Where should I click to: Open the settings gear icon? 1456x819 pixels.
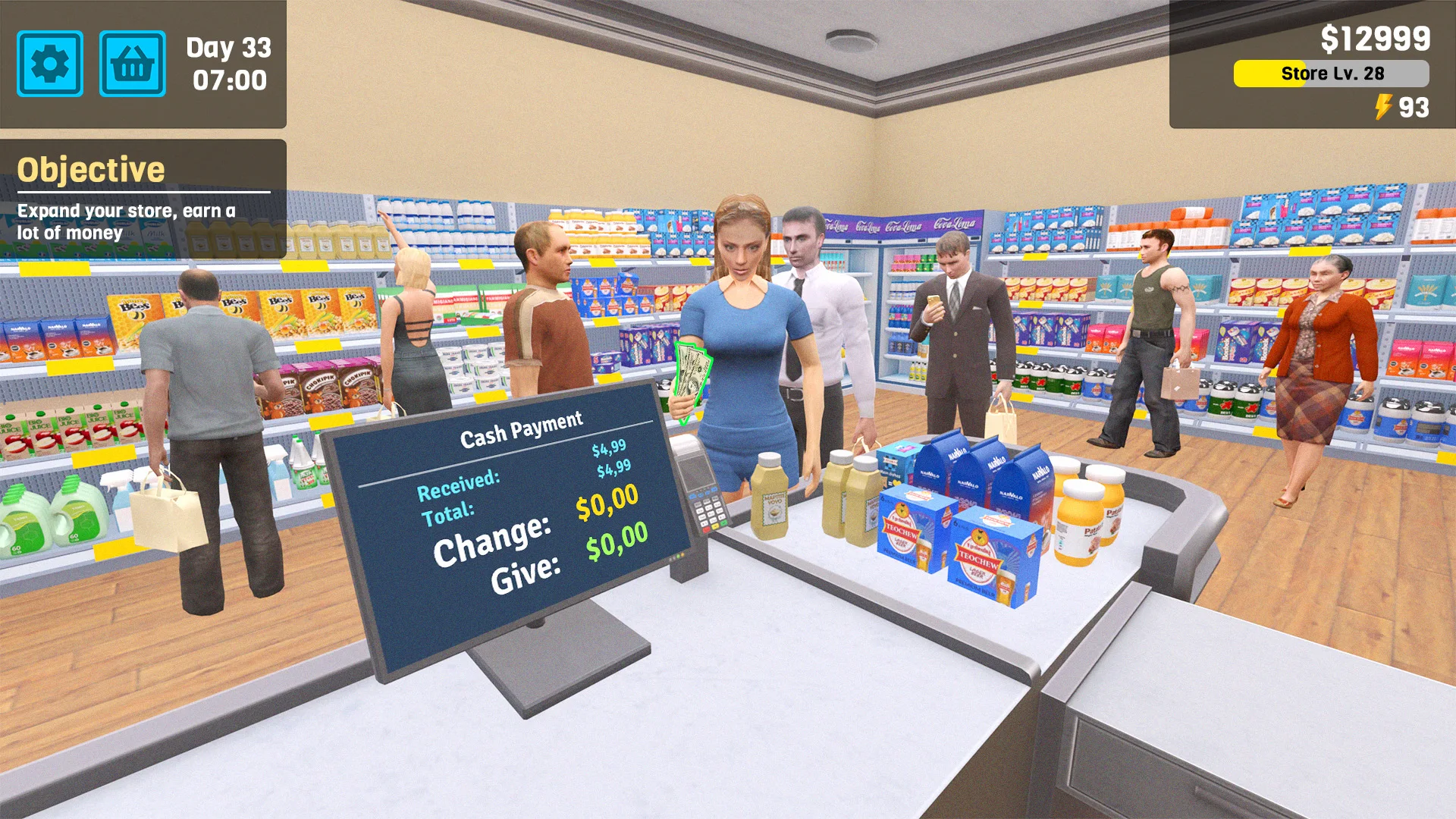50,64
